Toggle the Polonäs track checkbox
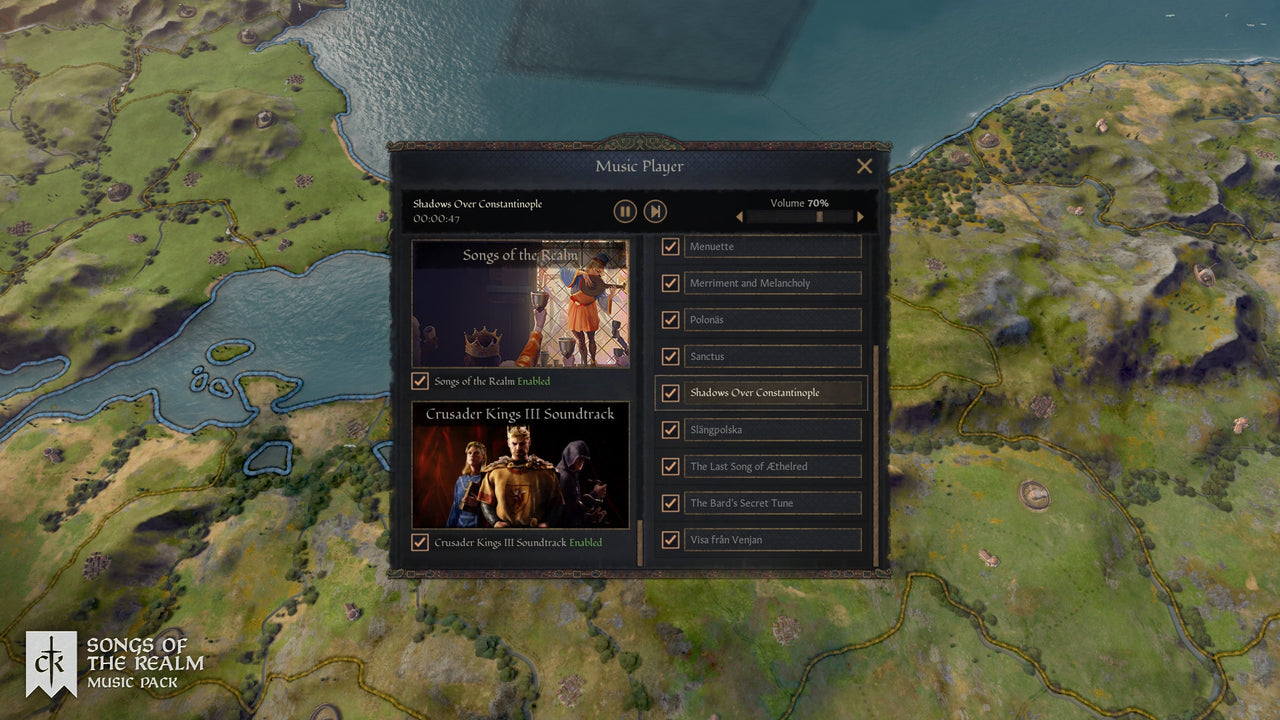1280x720 pixels. tap(669, 319)
